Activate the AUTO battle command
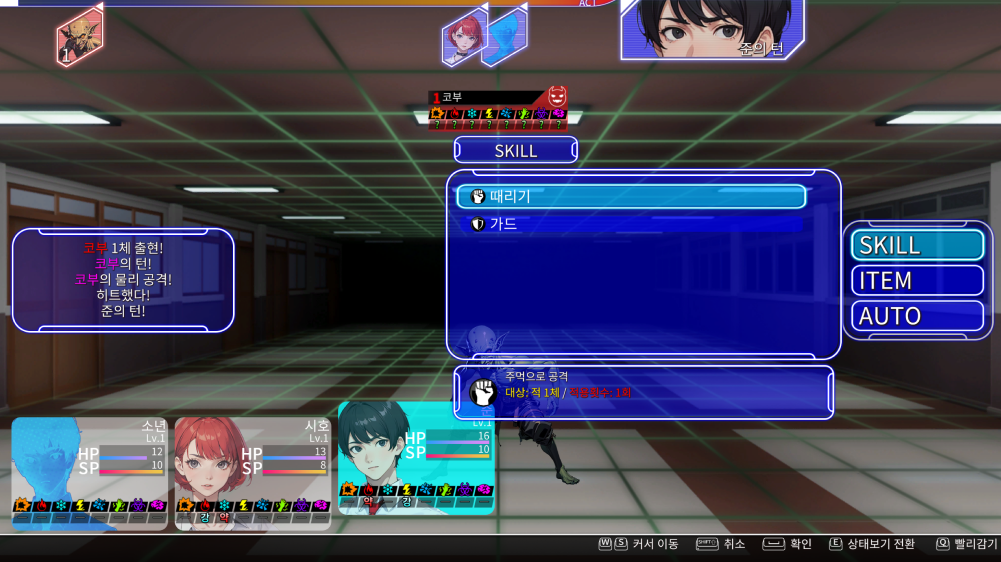1001x562 pixels. [x=917, y=316]
